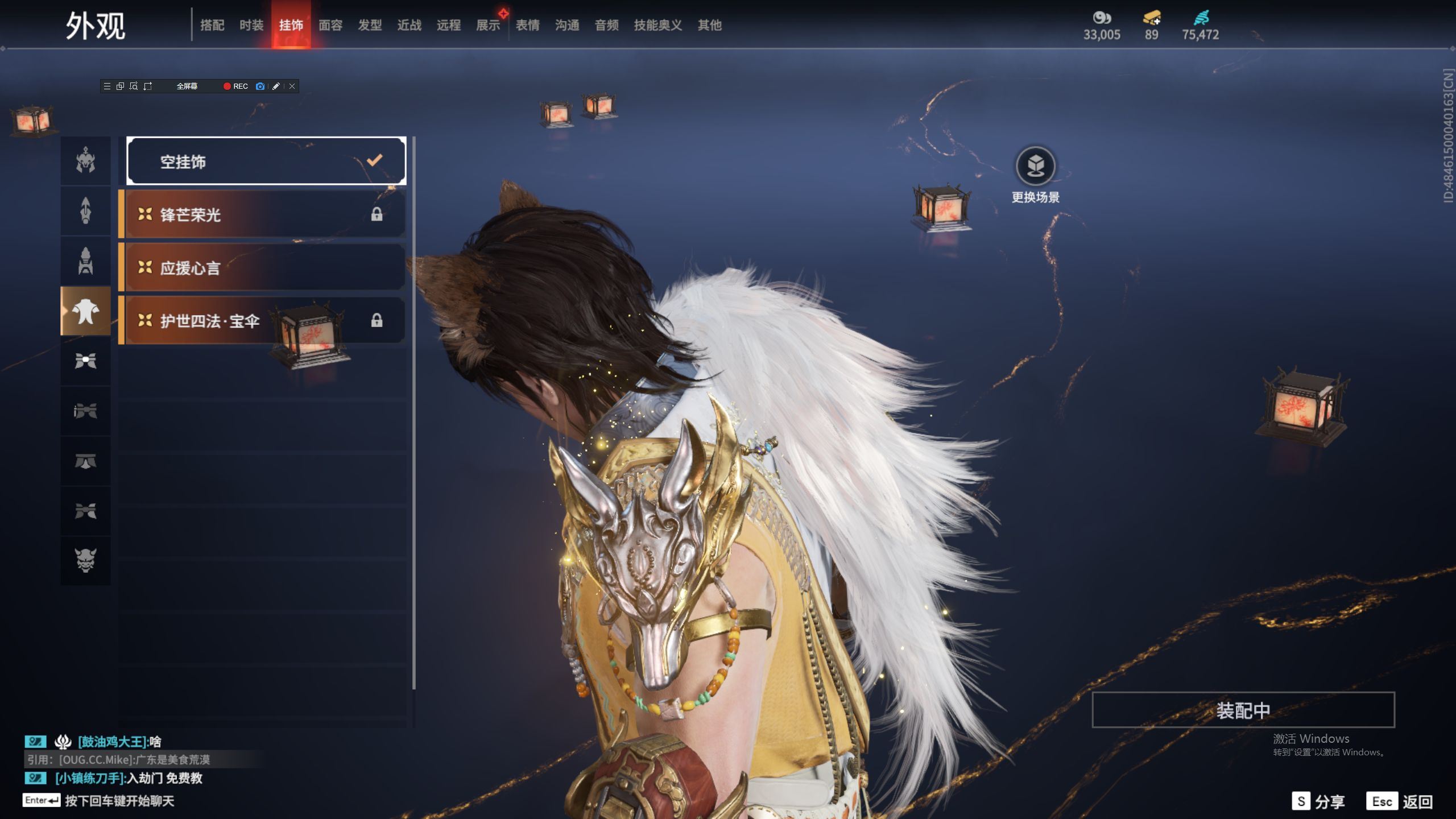Go to the 发型 hairstyle tab
The image size is (1456, 819).
[x=370, y=25]
